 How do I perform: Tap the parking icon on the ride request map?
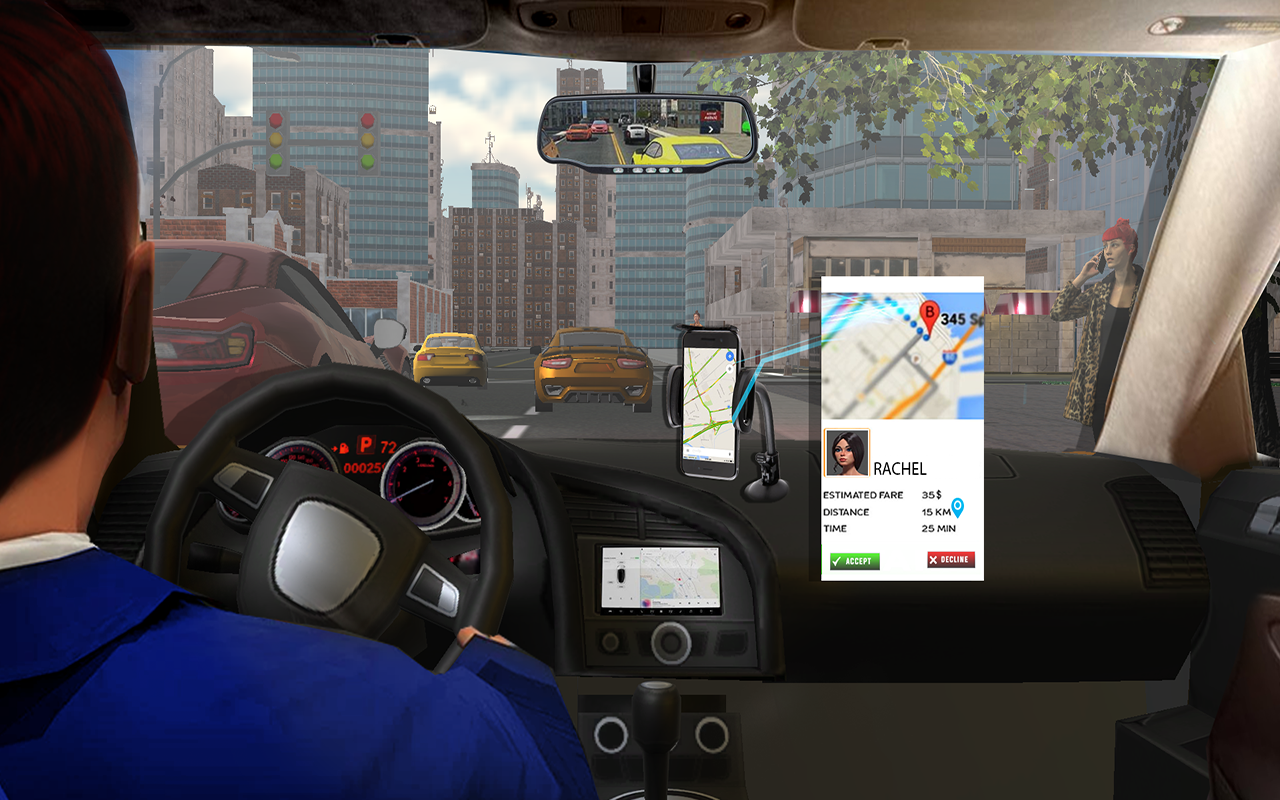(916, 358)
